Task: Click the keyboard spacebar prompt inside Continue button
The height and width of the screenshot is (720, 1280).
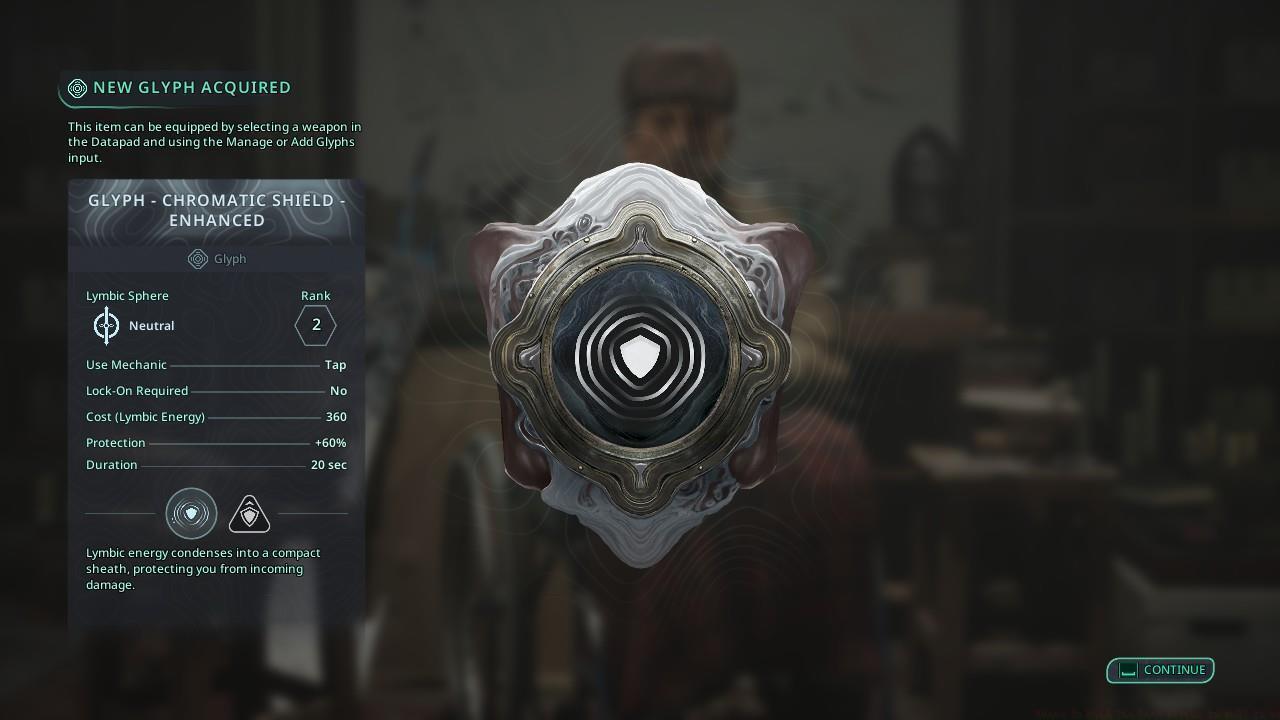Action: point(1125,670)
